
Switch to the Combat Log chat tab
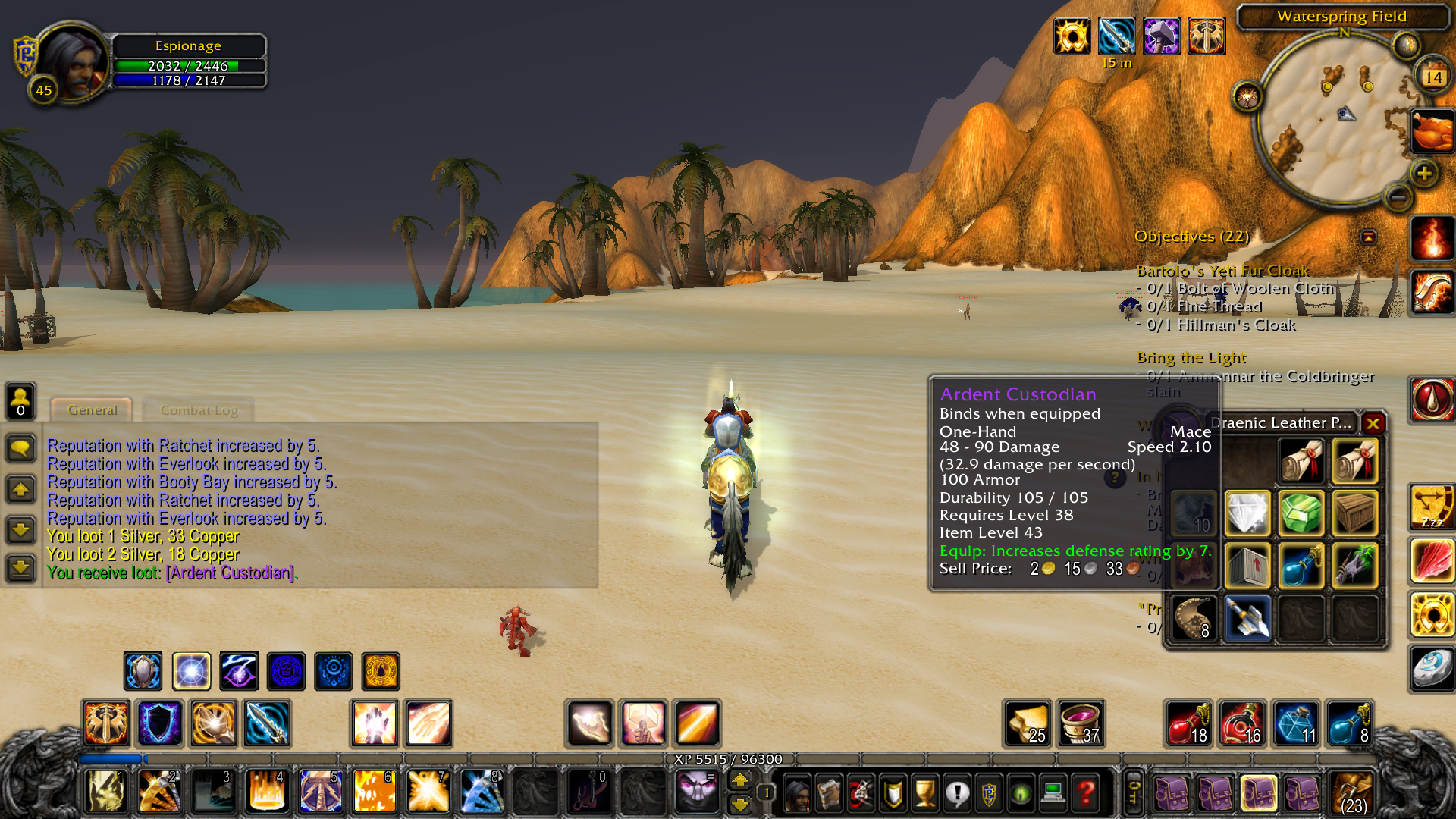(199, 410)
